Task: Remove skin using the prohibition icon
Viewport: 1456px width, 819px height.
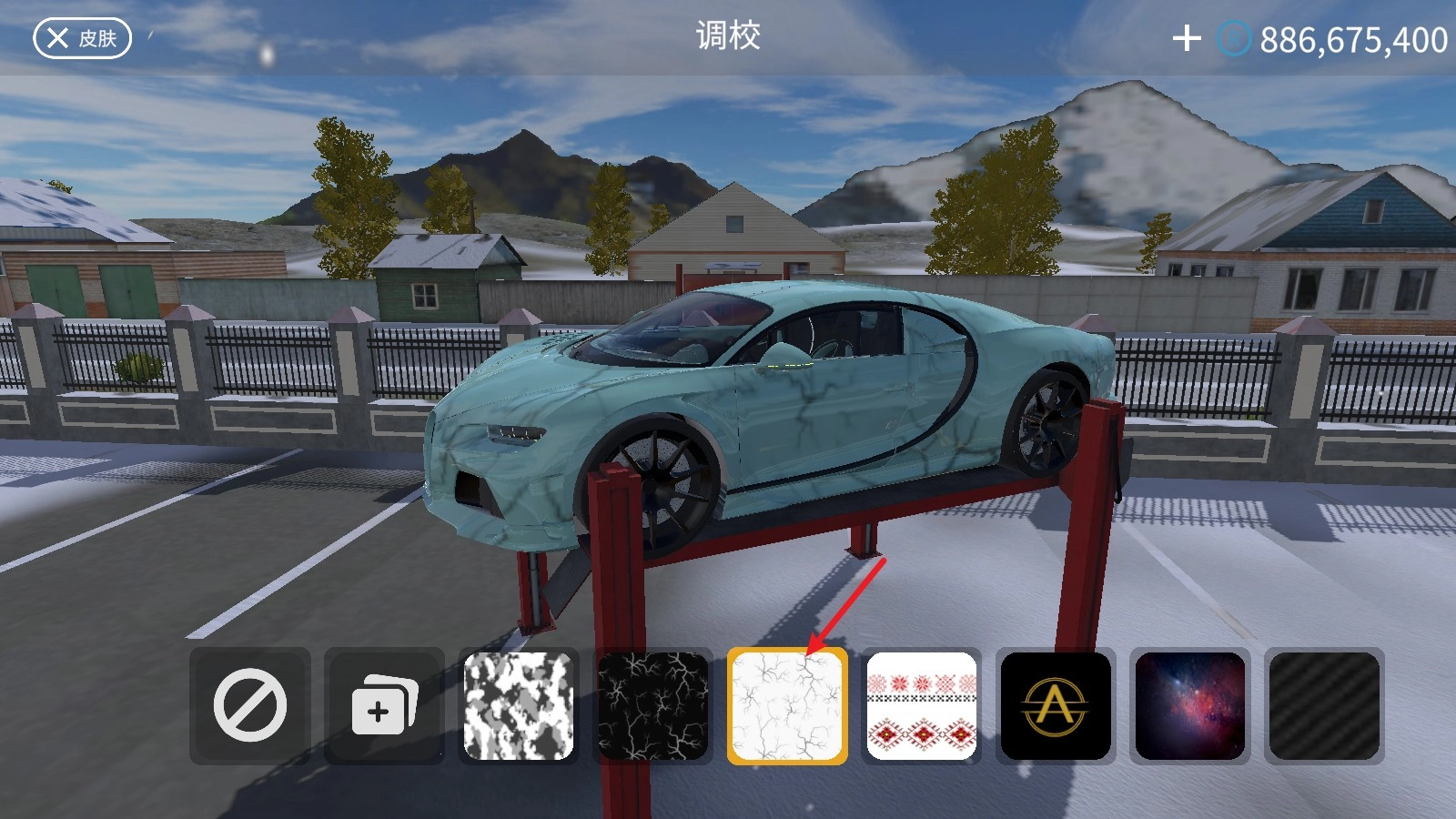Action: click(x=251, y=707)
